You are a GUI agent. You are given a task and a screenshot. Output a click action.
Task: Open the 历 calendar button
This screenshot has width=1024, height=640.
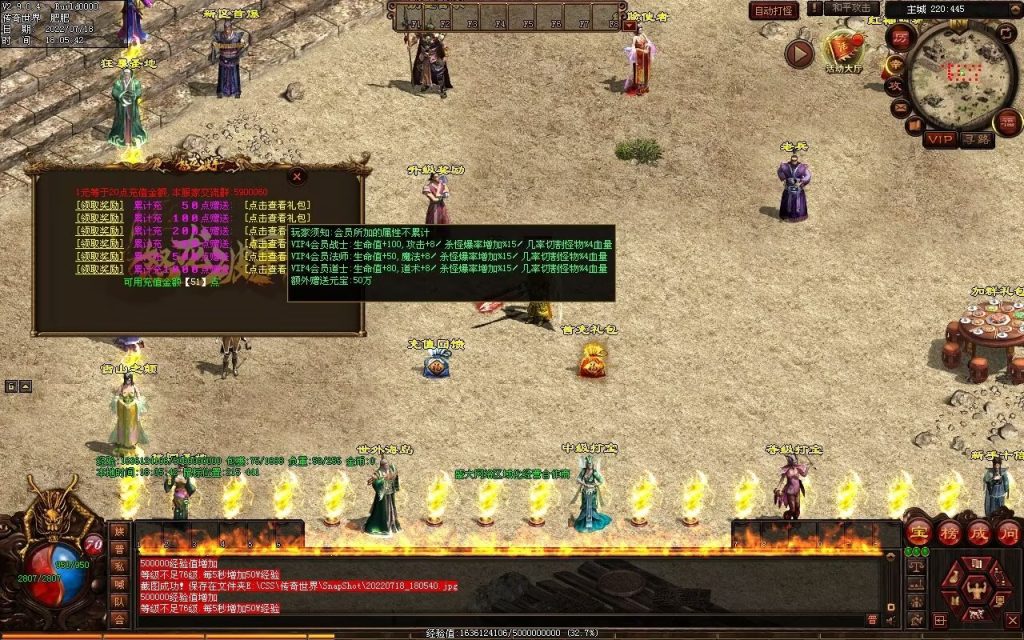[899, 38]
